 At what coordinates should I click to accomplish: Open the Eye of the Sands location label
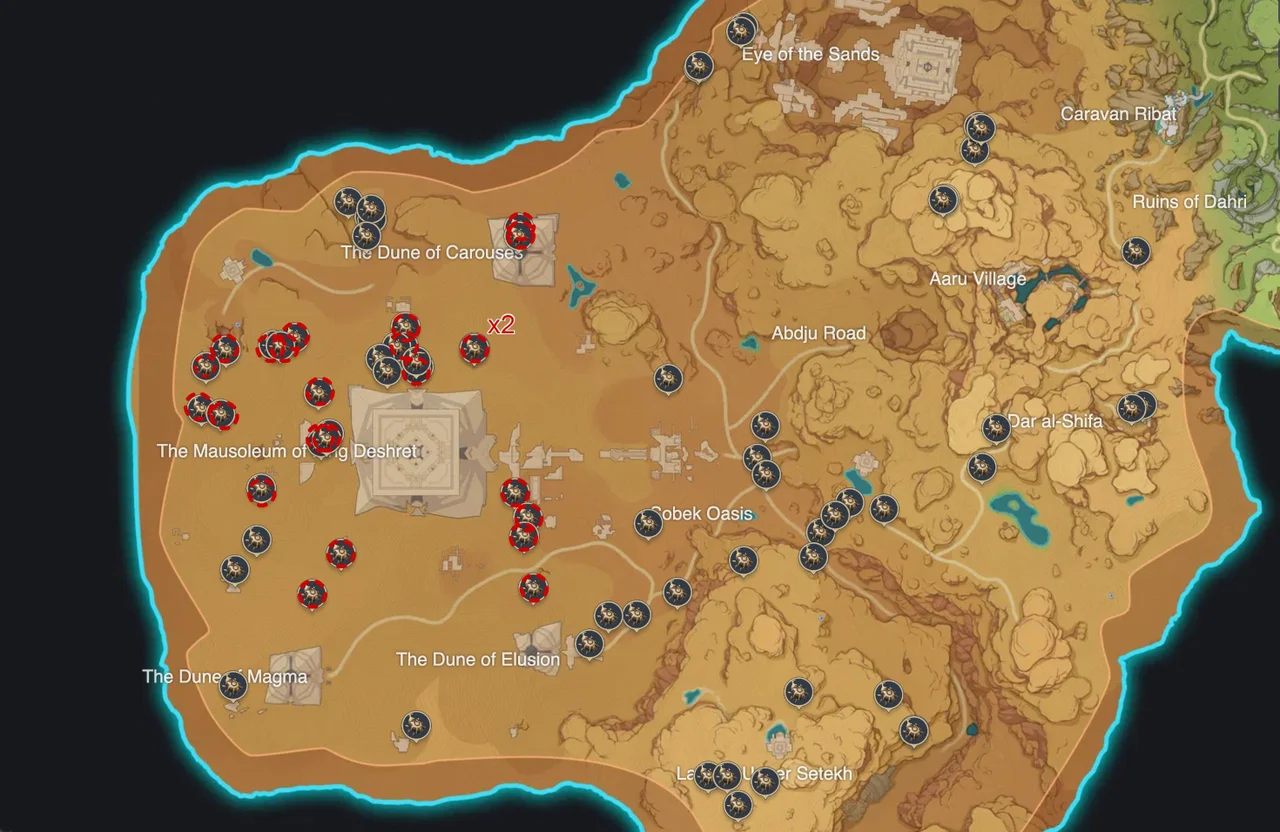coord(810,54)
